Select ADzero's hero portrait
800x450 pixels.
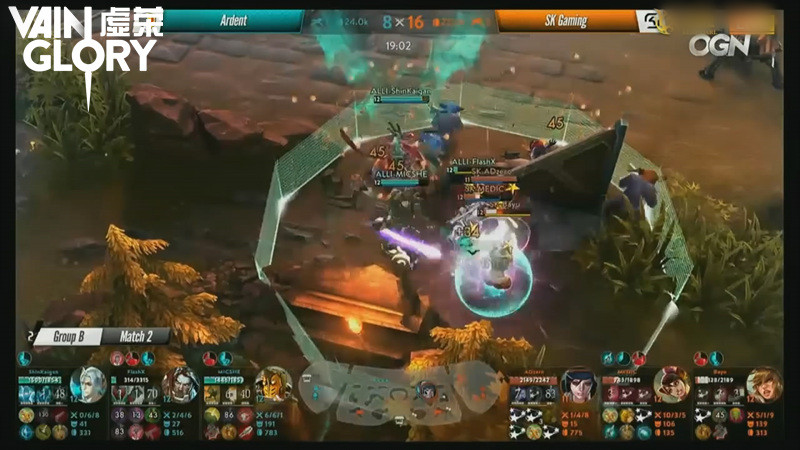point(578,385)
